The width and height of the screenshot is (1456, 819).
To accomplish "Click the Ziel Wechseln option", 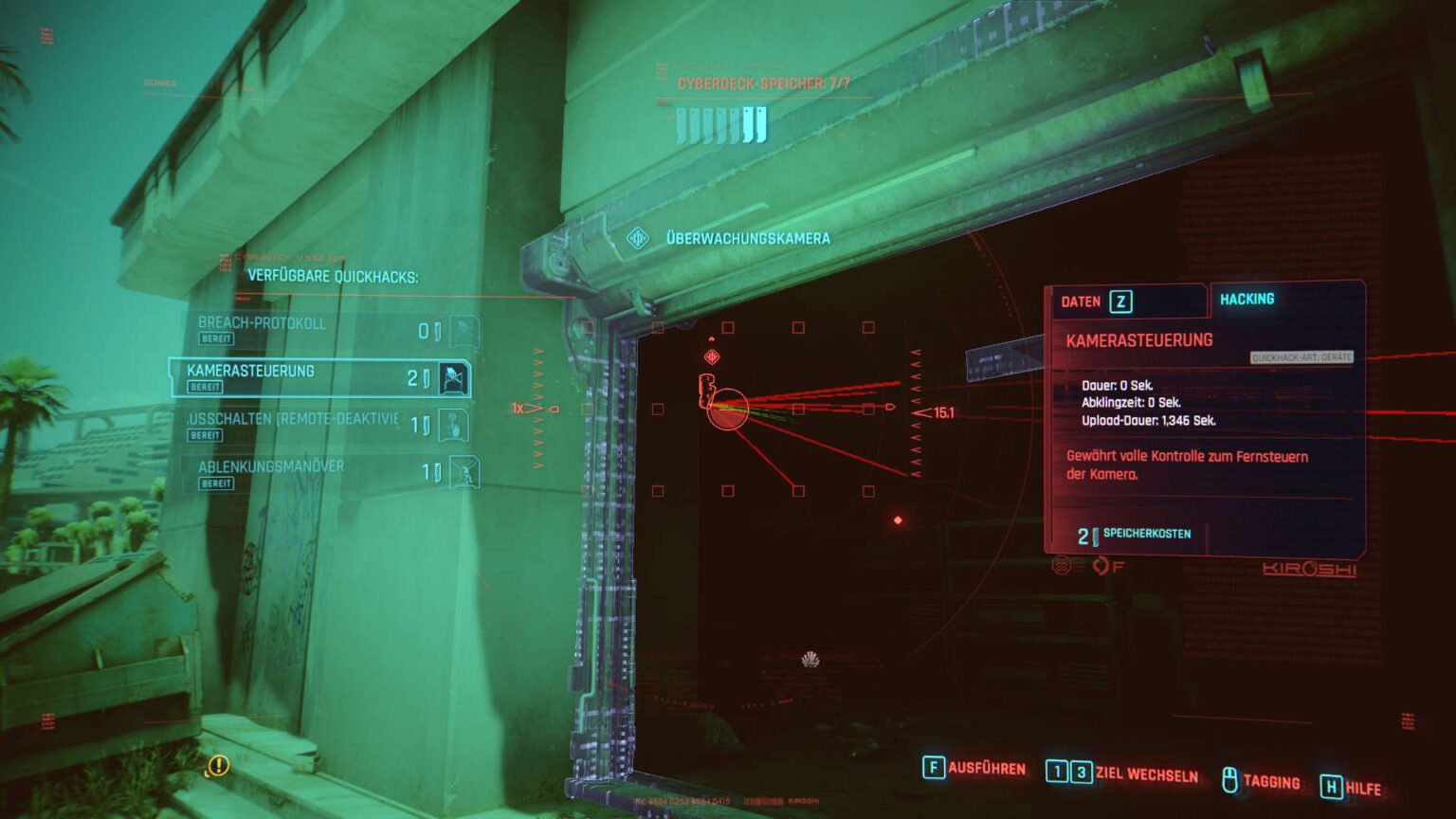I will point(1121,773).
